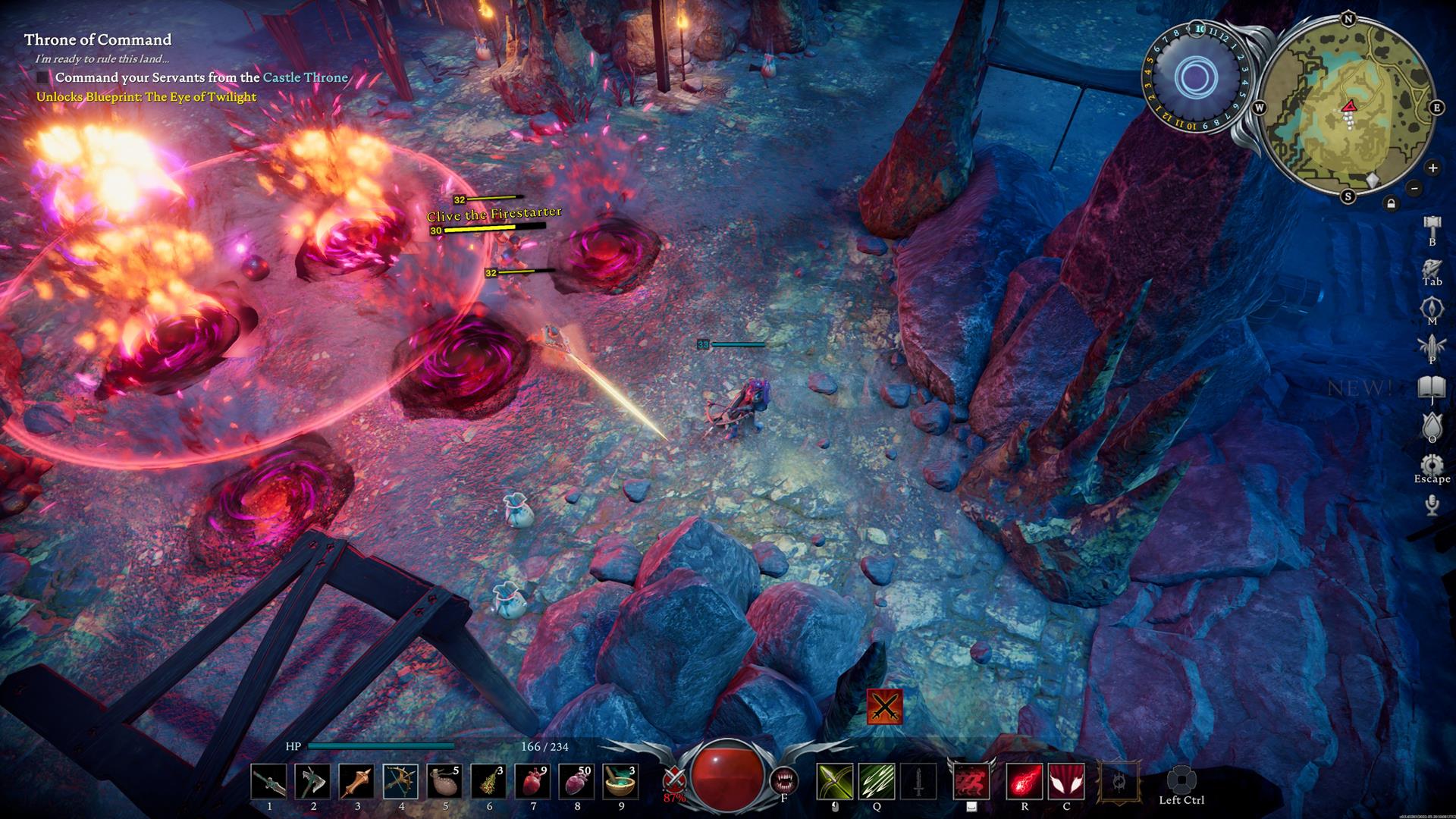Toggle the minimap rotation lock

pos(1391,203)
